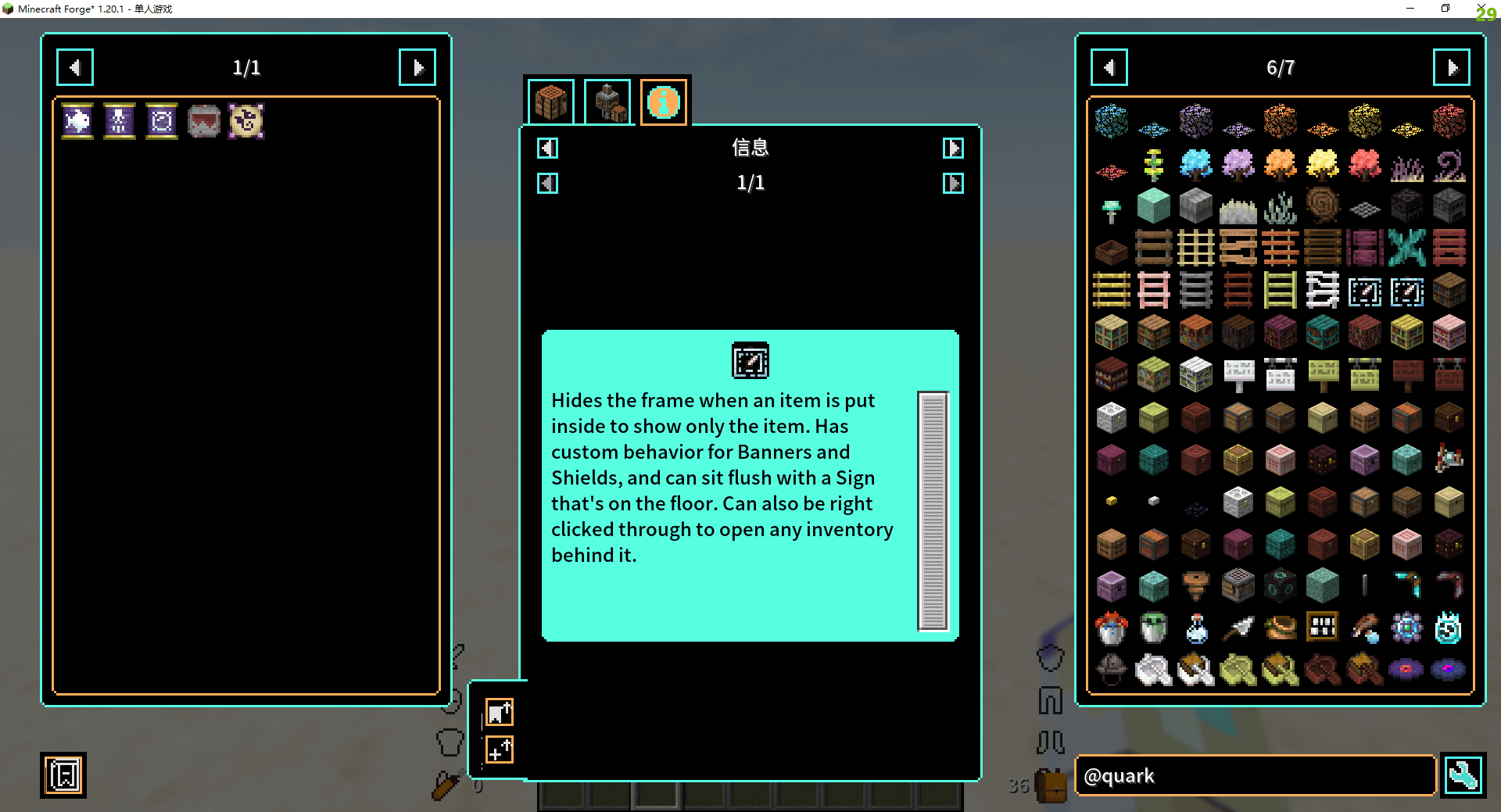Screen dimensions: 1501x812
Task: Go to previous recipe category beside 信息
Action: (x=547, y=148)
